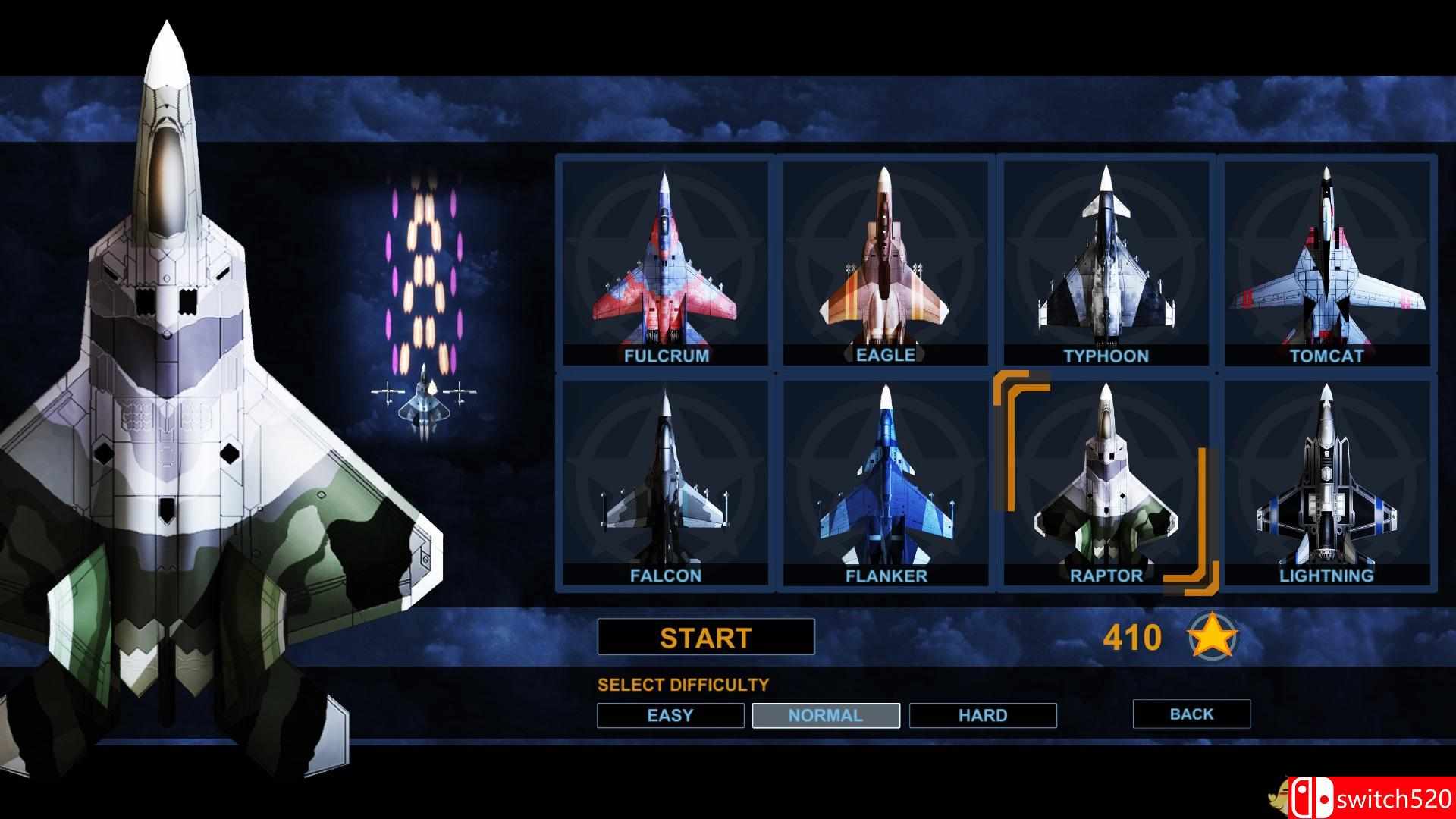This screenshot has width=1456, height=819.
Task: Choose Normal difficulty
Action: (826, 715)
